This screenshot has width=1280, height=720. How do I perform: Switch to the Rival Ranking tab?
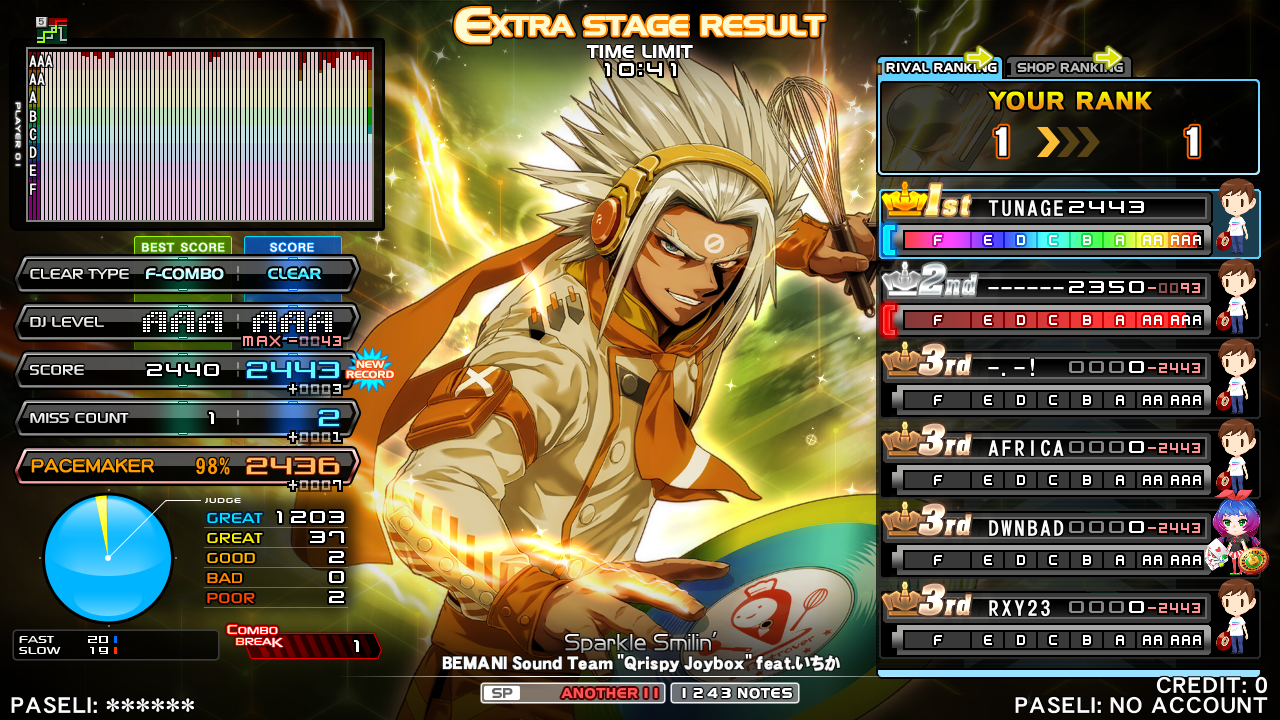[939, 67]
